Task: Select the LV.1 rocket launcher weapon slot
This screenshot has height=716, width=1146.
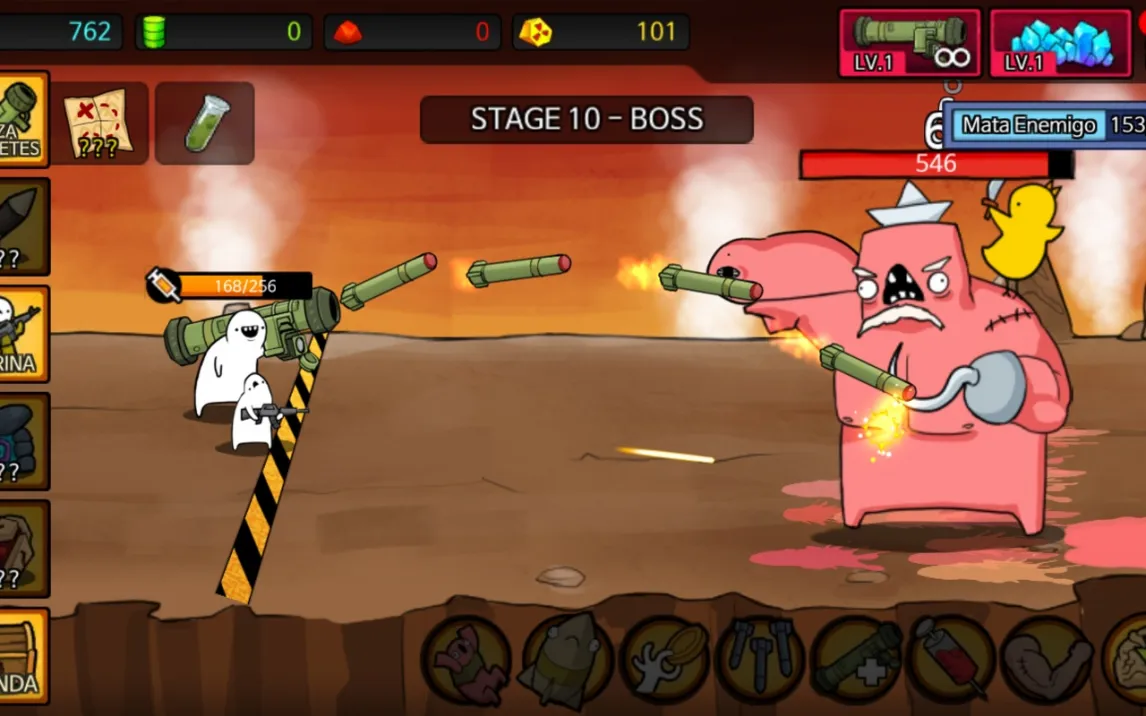Action: click(x=909, y=43)
